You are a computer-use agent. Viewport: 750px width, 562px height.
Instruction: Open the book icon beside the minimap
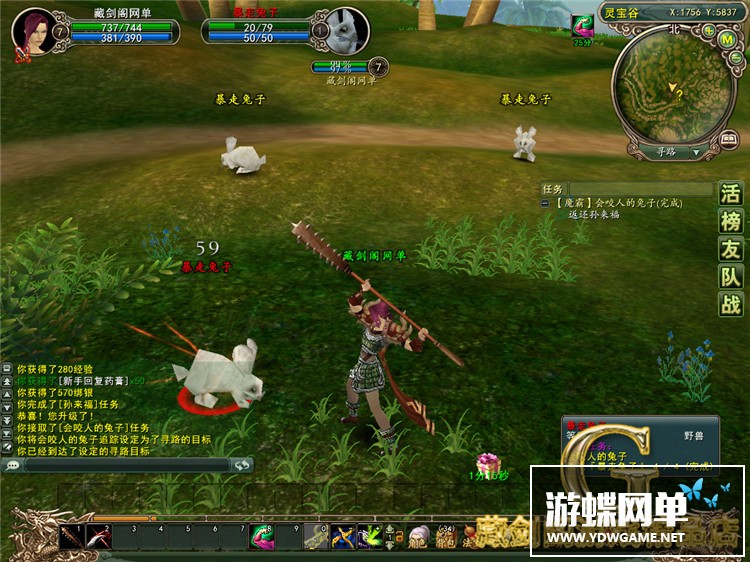click(x=731, y=140)
